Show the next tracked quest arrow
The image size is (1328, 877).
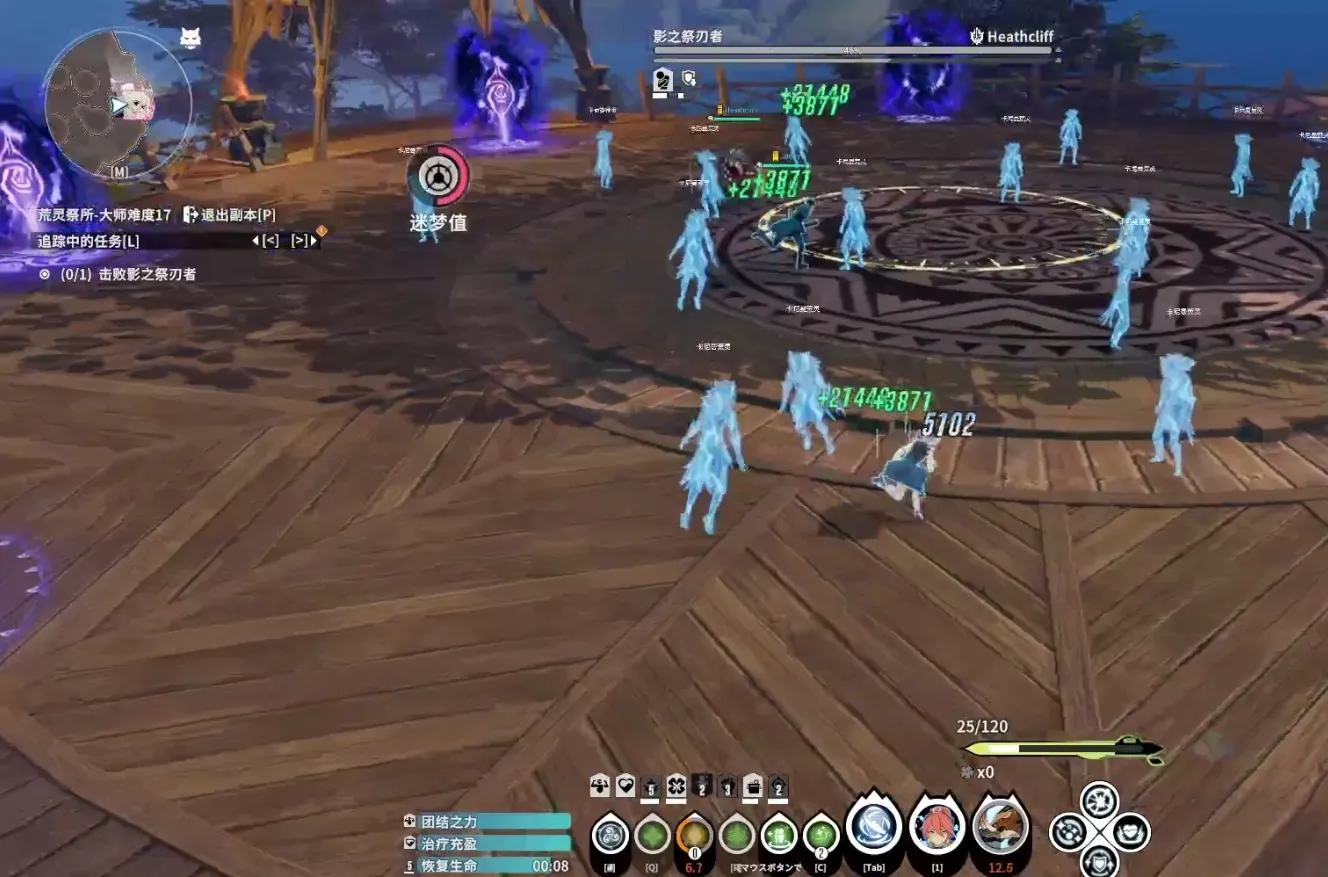tap(299, 240)
